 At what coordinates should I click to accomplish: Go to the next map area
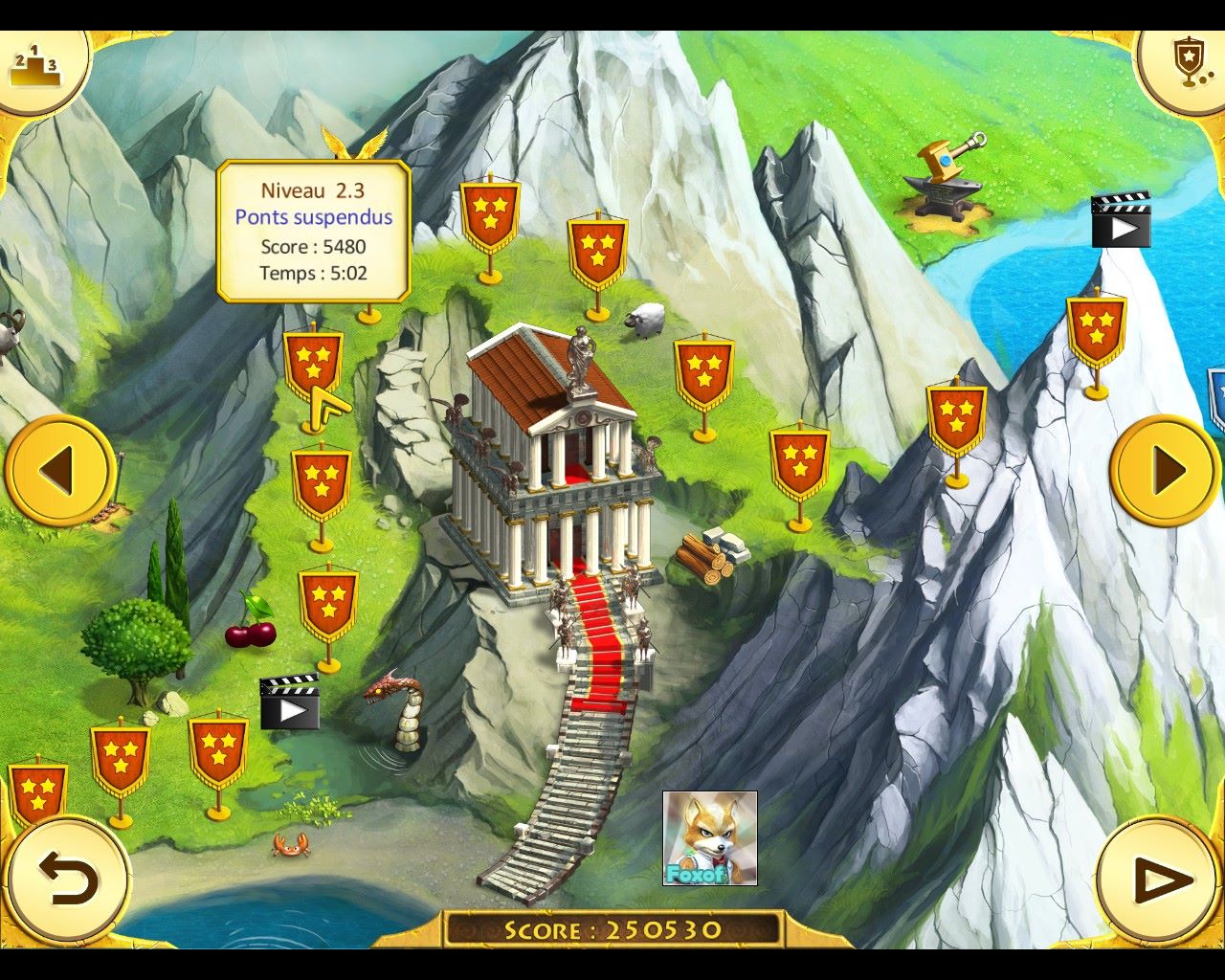pyautogui.click(x=1164, y=469)
